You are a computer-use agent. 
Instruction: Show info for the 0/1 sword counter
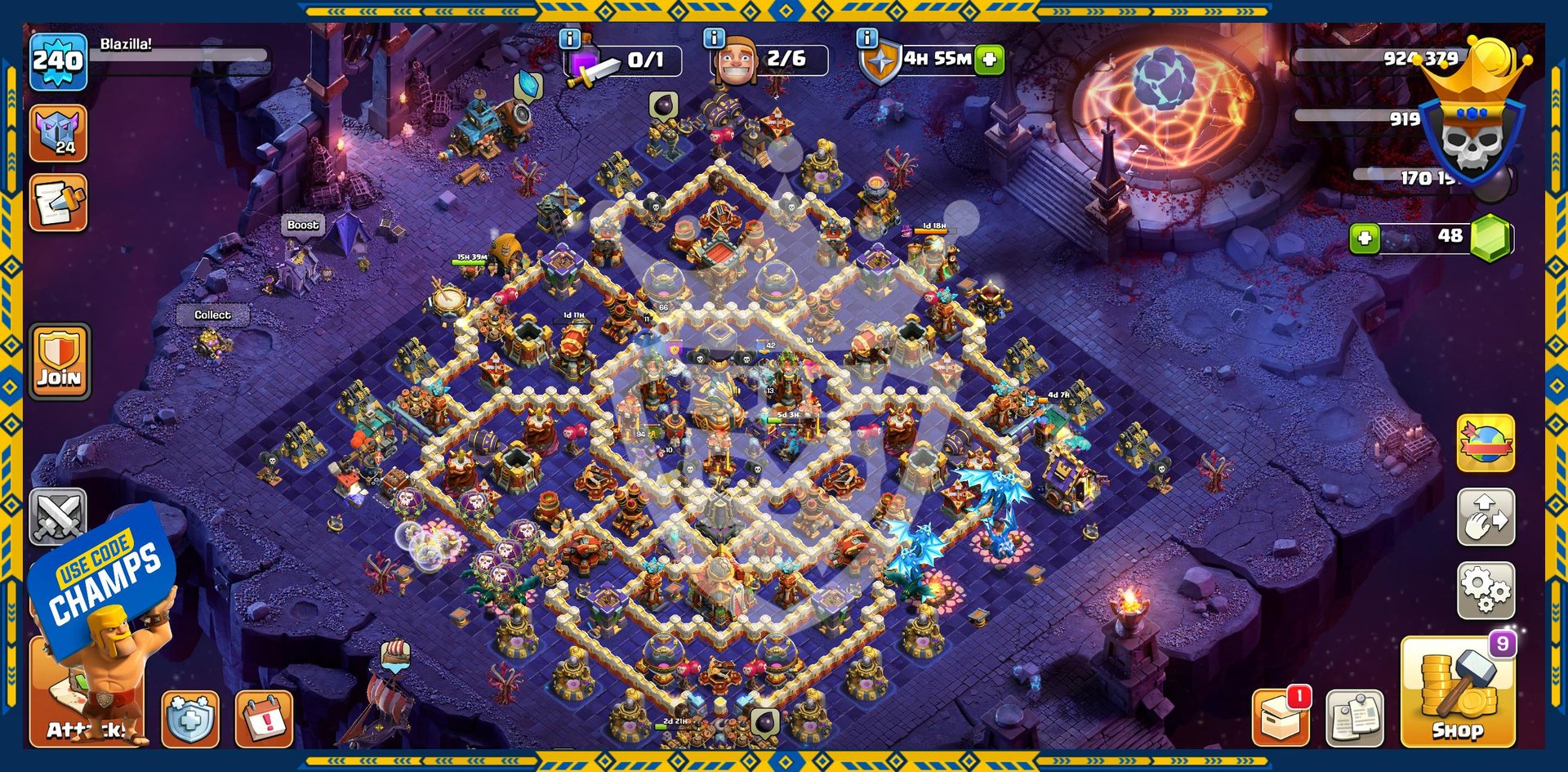pyautogui.click(x=569, y=38)
